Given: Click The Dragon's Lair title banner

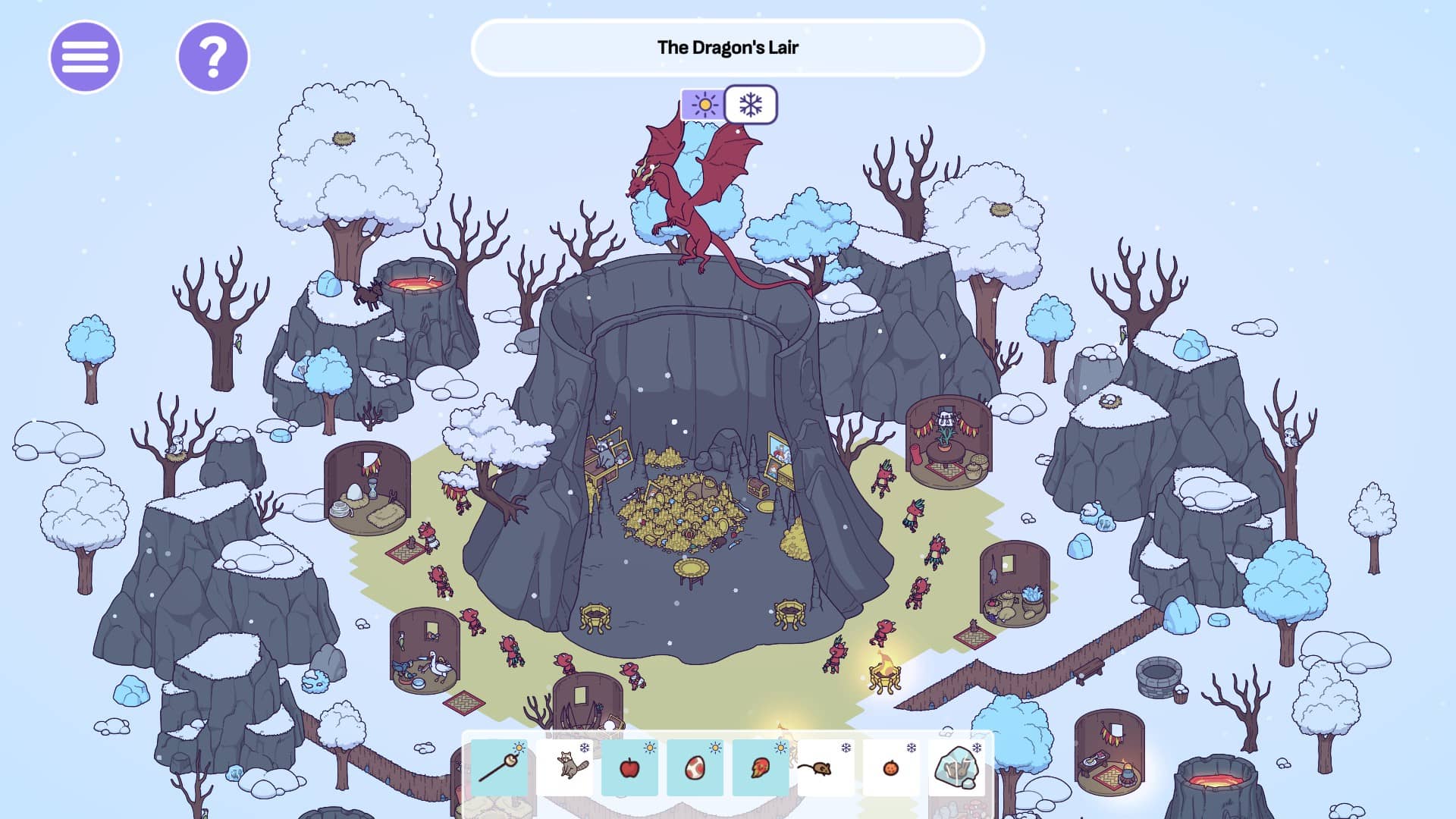Looking at the screenshot, I should coord(730,47).
